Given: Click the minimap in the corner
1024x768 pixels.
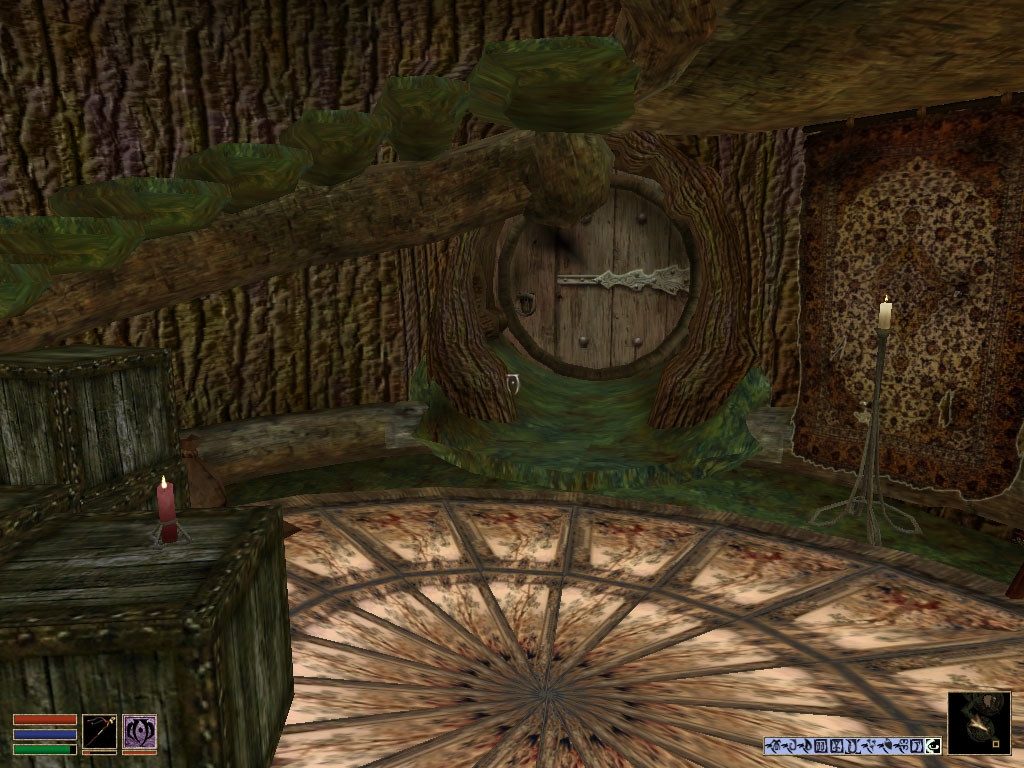Looking at the screenshot, I should tap(978, 722).
